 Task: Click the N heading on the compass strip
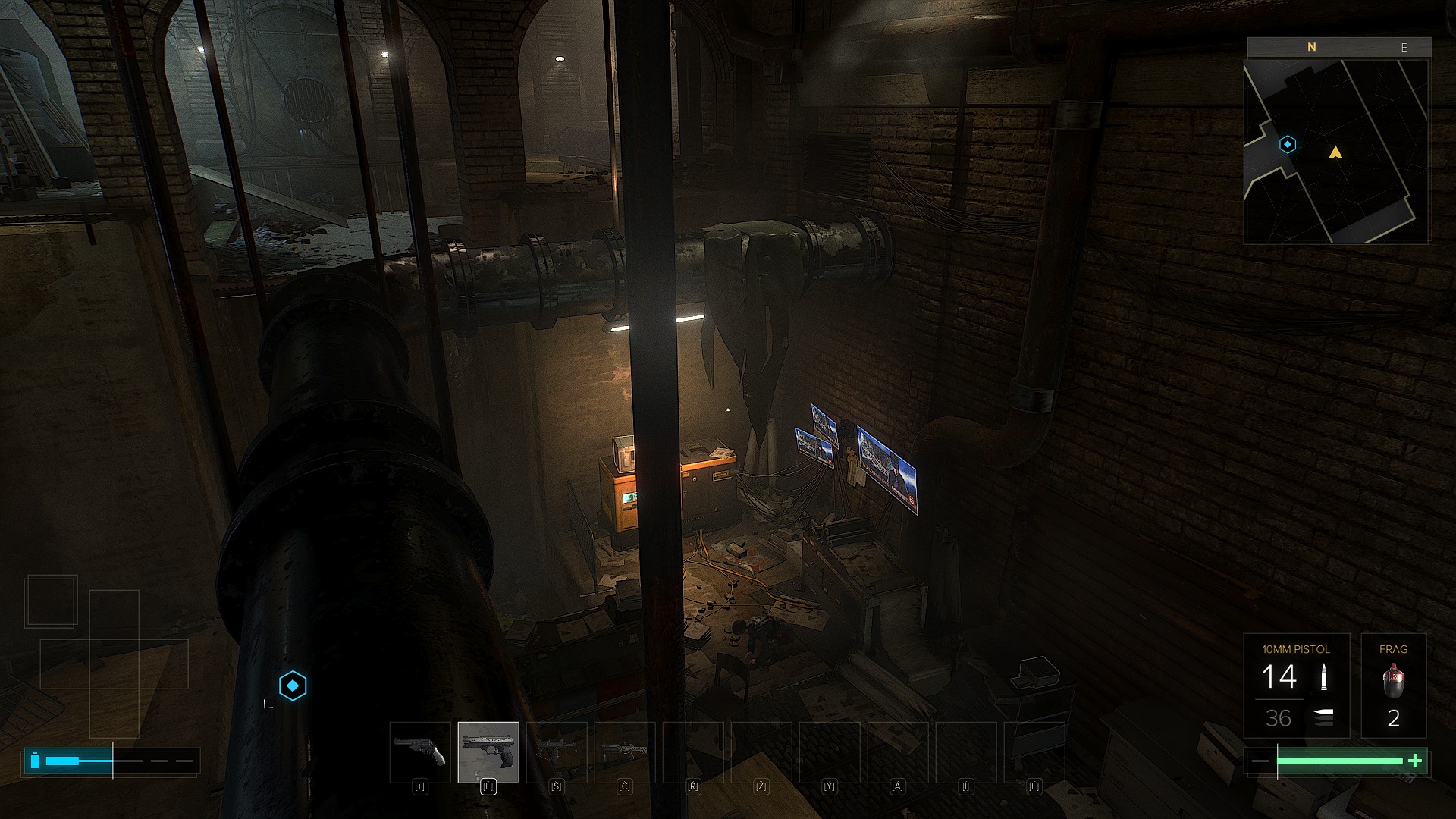click(1312, 47)
